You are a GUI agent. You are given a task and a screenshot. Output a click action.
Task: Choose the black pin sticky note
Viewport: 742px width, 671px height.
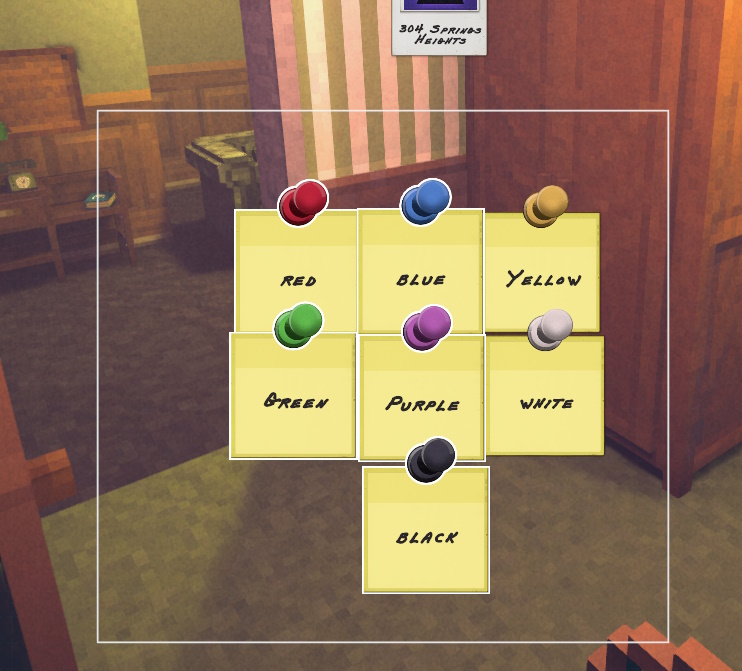point(426,530)
